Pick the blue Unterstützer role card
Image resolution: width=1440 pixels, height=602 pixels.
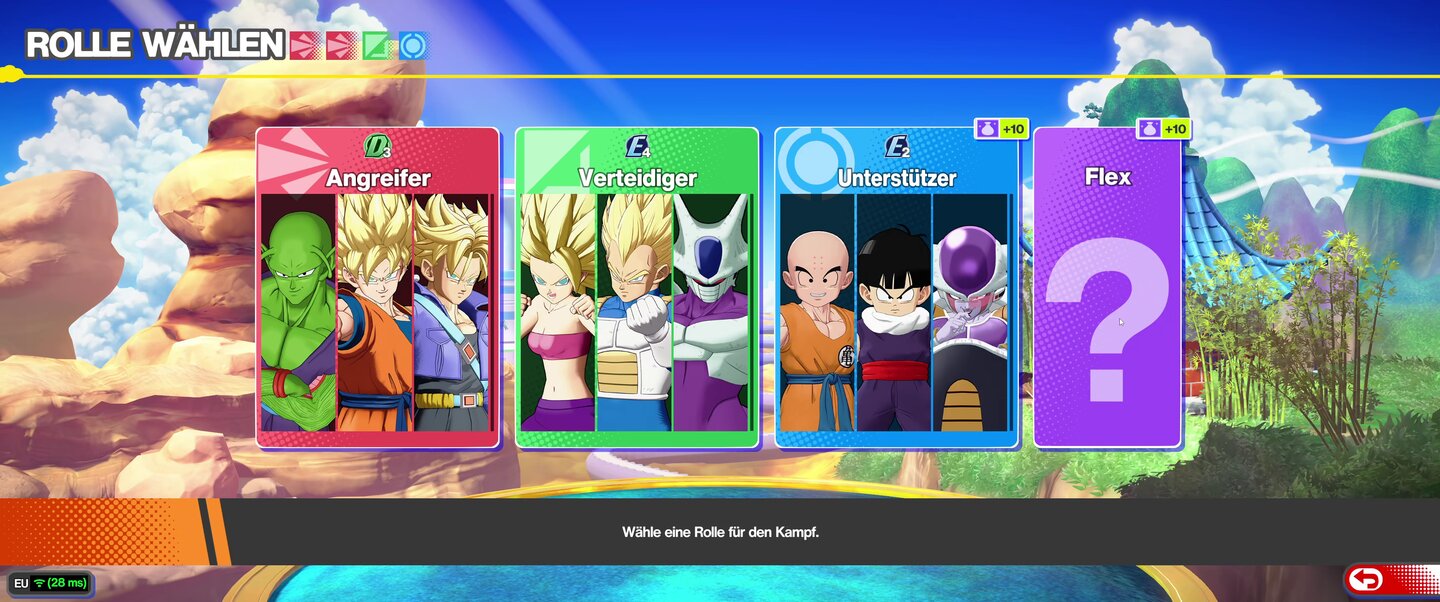click(896, 288)
